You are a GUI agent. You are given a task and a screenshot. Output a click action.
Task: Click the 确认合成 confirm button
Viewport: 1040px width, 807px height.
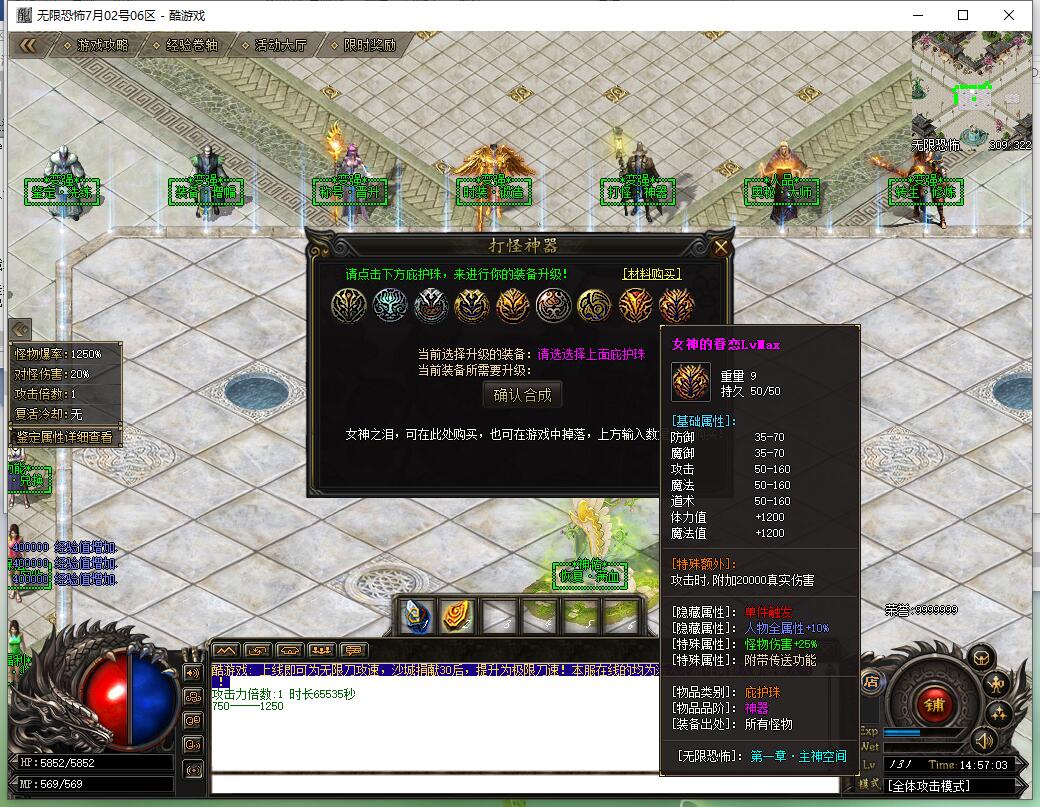pos(522,395)
